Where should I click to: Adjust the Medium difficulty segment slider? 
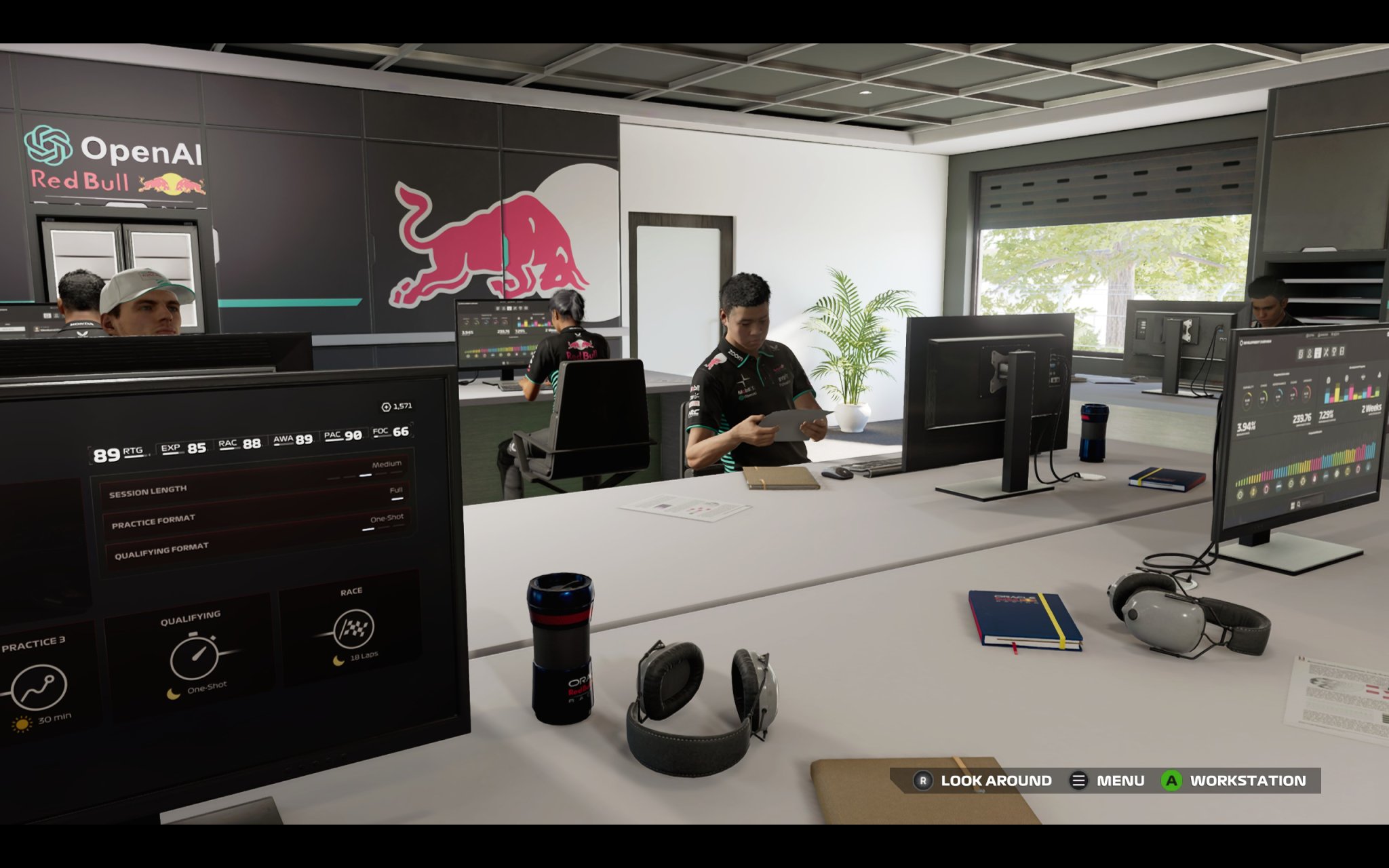pyautogui.click(x=366, y=475)
